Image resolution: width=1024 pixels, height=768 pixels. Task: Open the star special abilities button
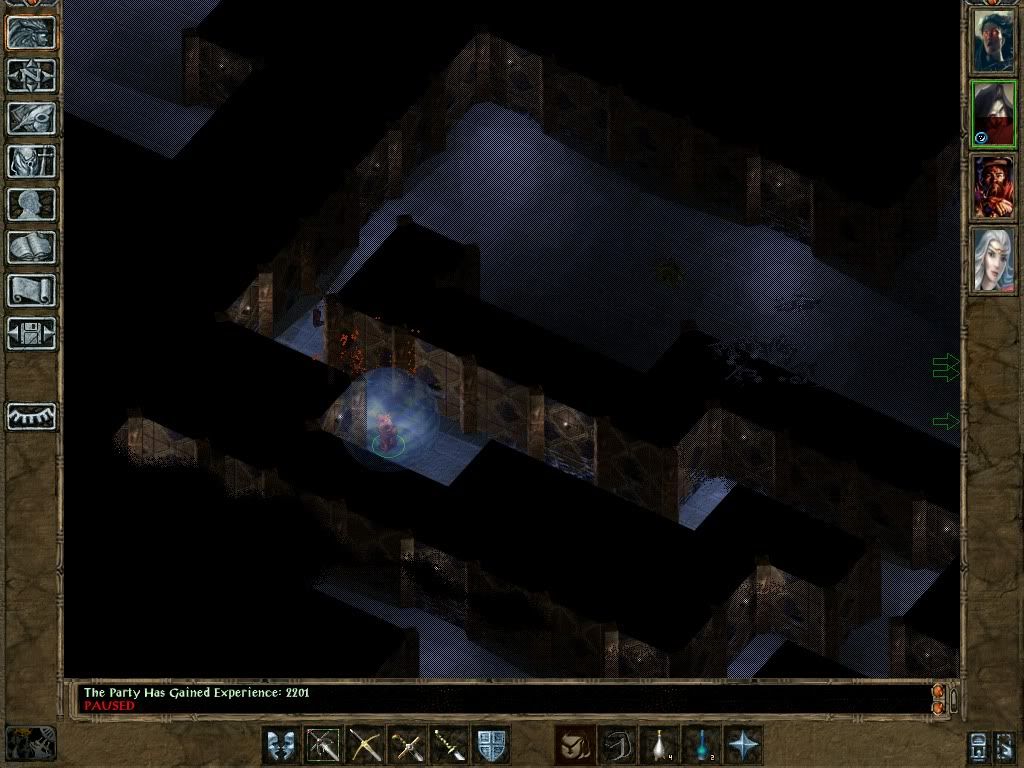(x=743, y=745)
